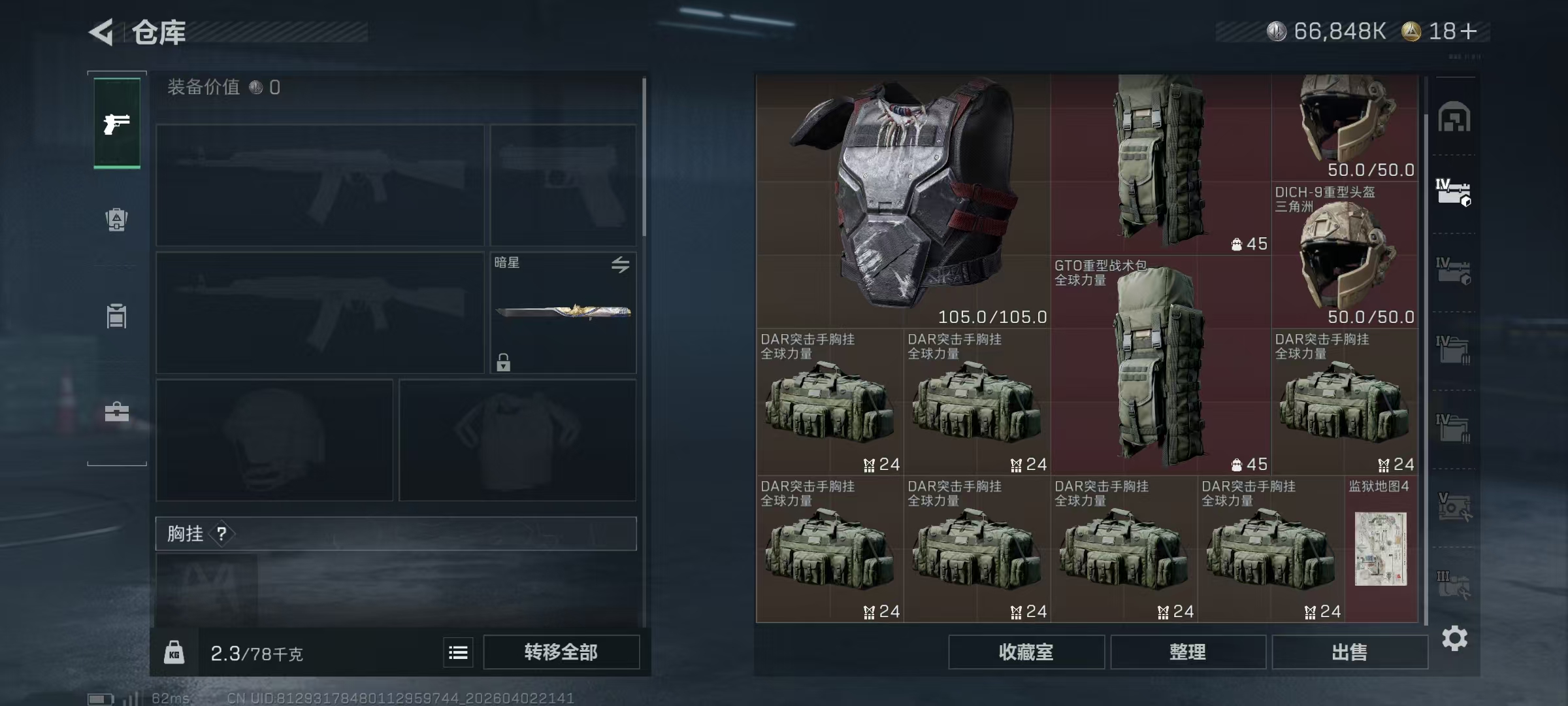
Task: Open the 收藏室 collection room
Action: tap(1026, 652)
